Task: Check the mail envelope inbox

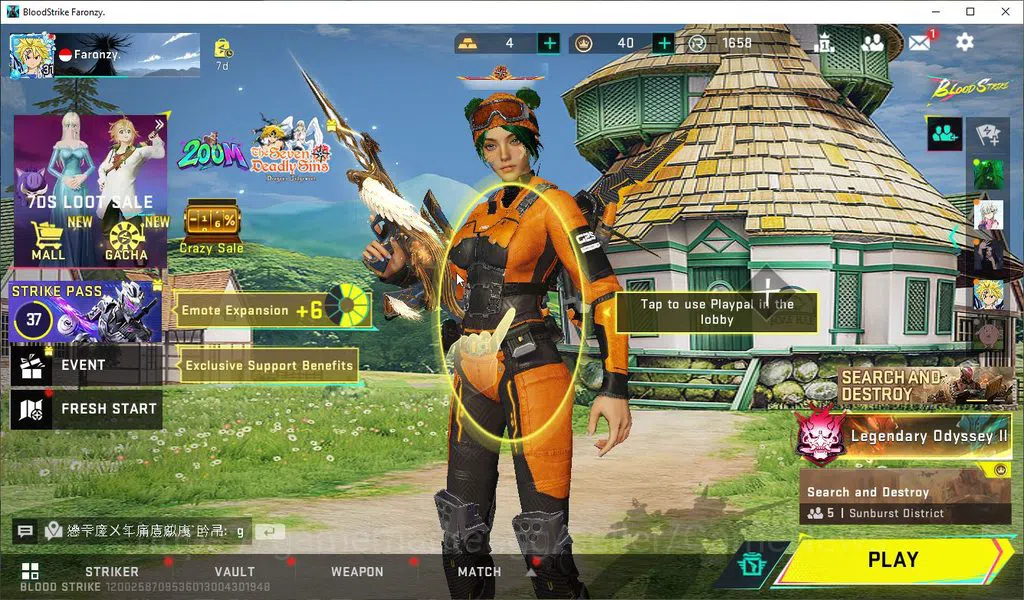Action: [x=919, y=43]
